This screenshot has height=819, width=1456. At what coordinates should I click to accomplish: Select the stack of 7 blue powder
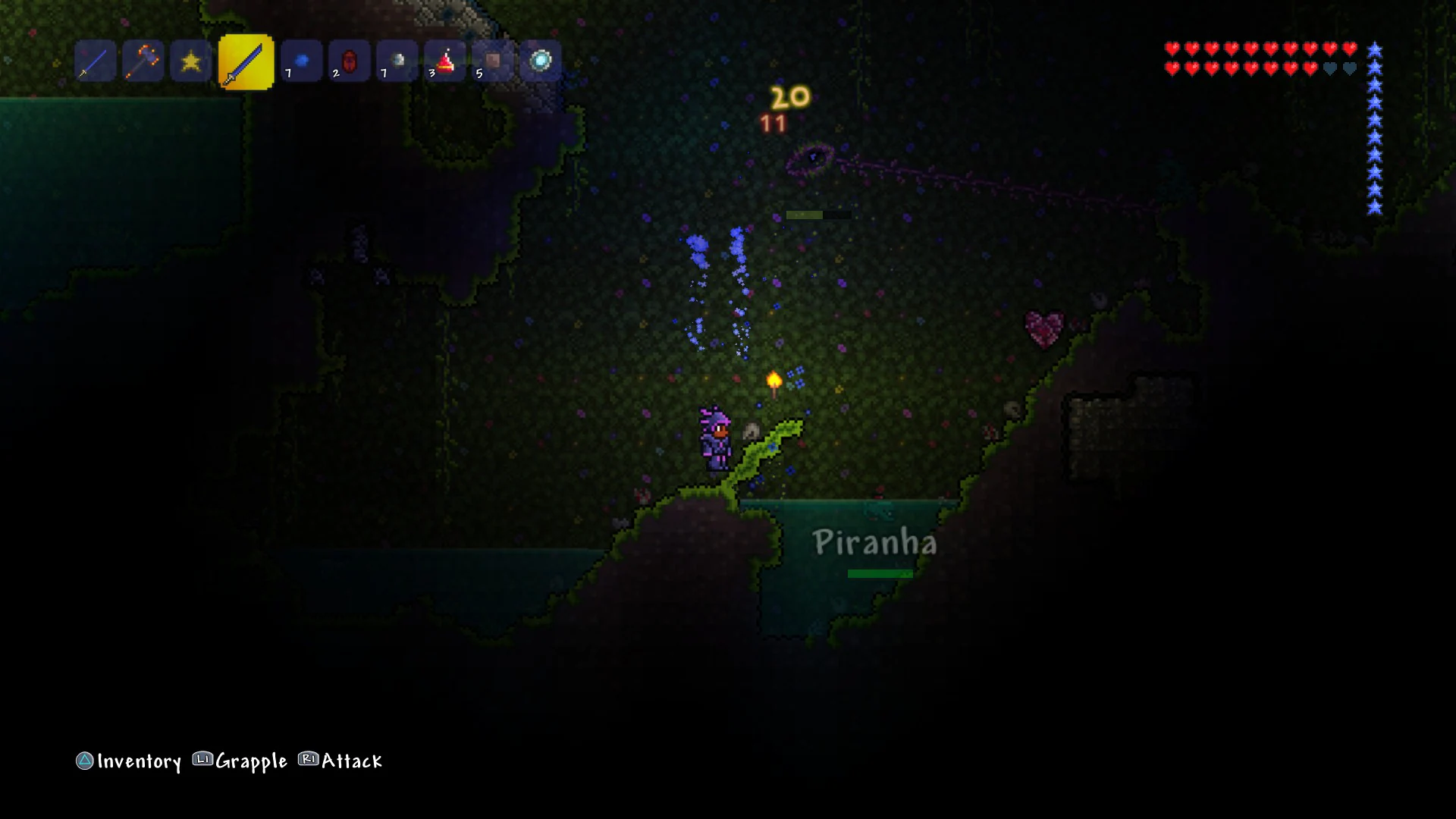pyautogui.click(x=301, y=61)
